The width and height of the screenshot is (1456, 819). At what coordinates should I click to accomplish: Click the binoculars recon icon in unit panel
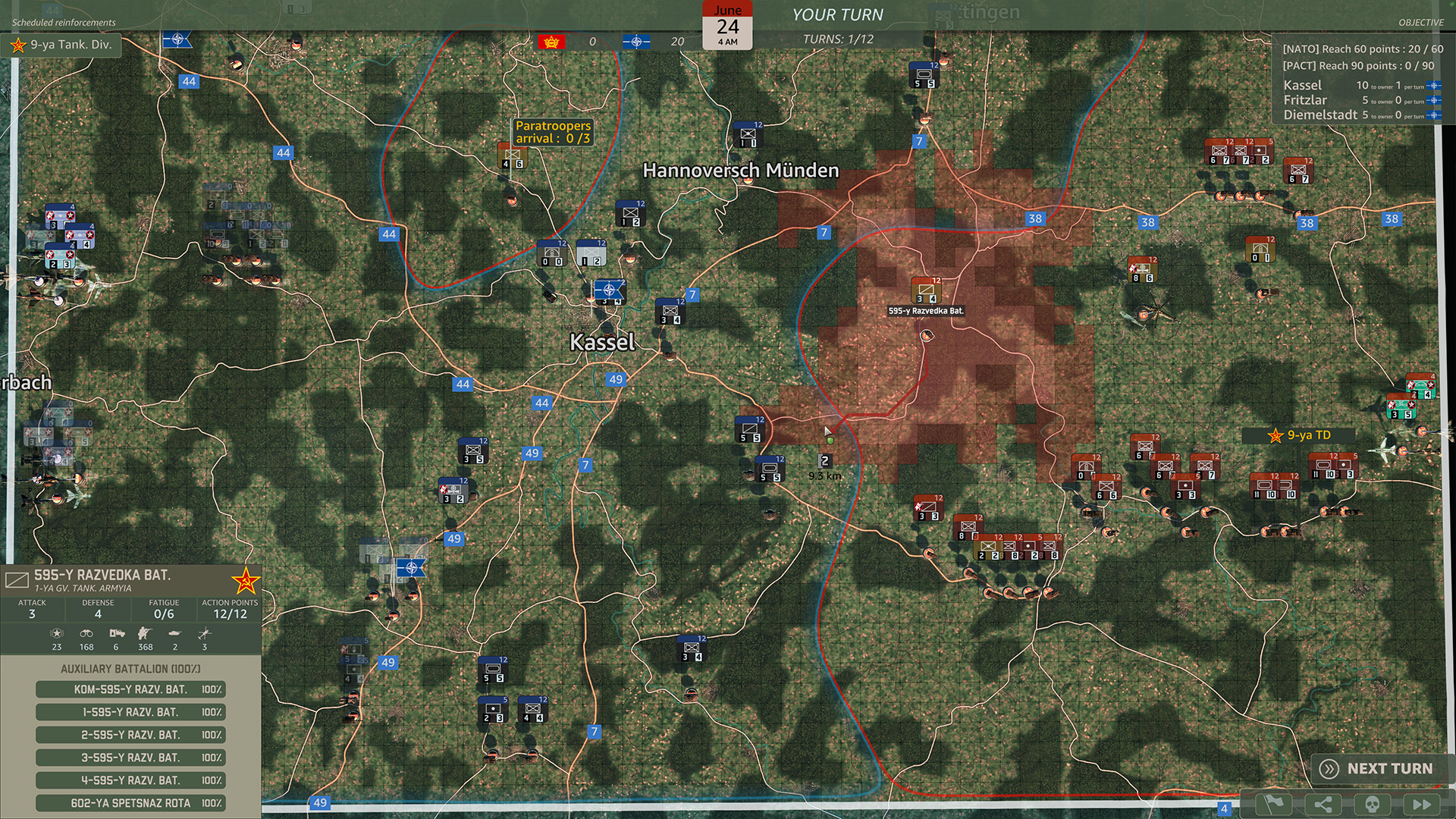[x=86, y=634]
